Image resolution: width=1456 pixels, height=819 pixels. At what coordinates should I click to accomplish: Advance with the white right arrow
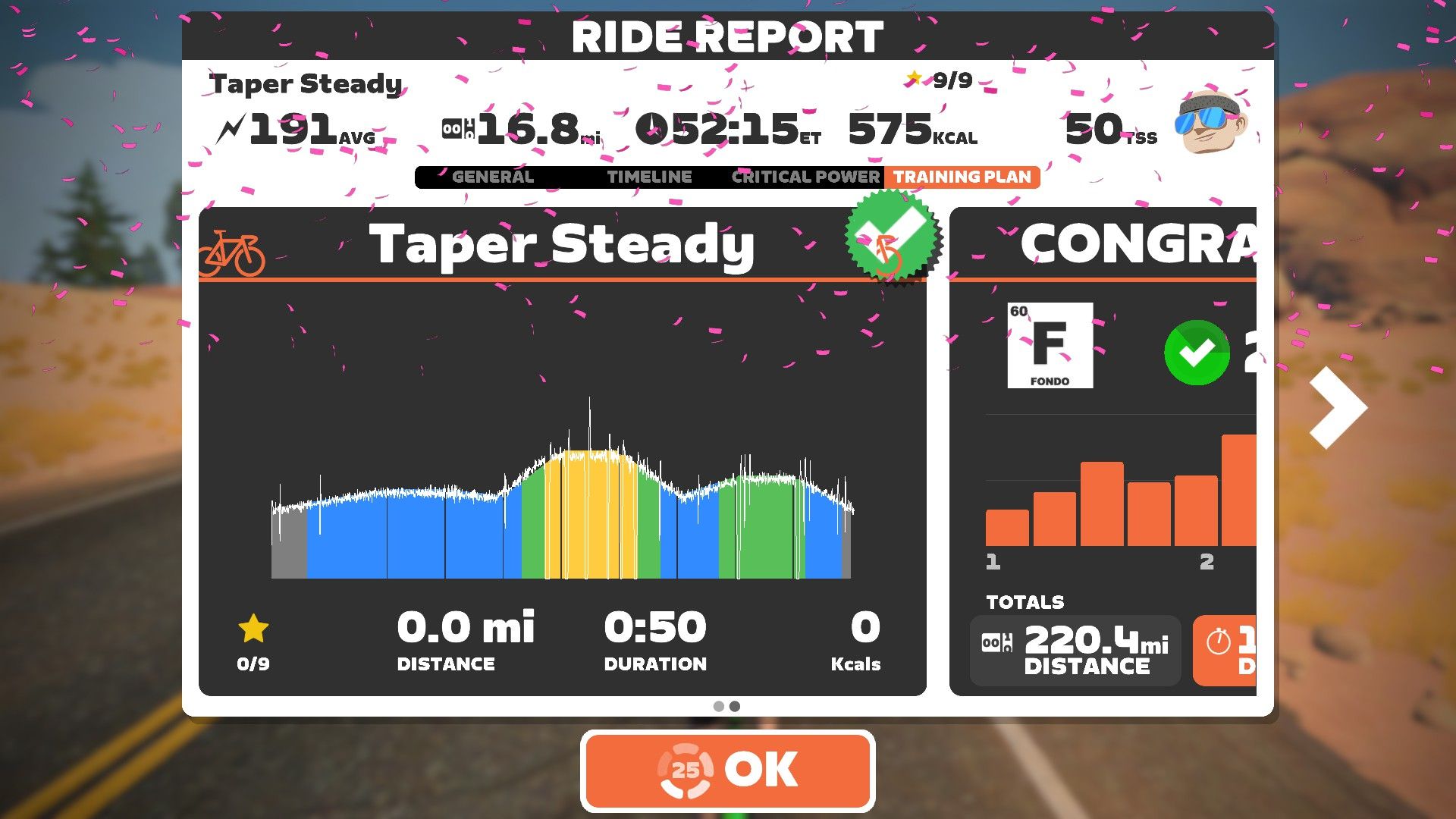(1338, 408)
